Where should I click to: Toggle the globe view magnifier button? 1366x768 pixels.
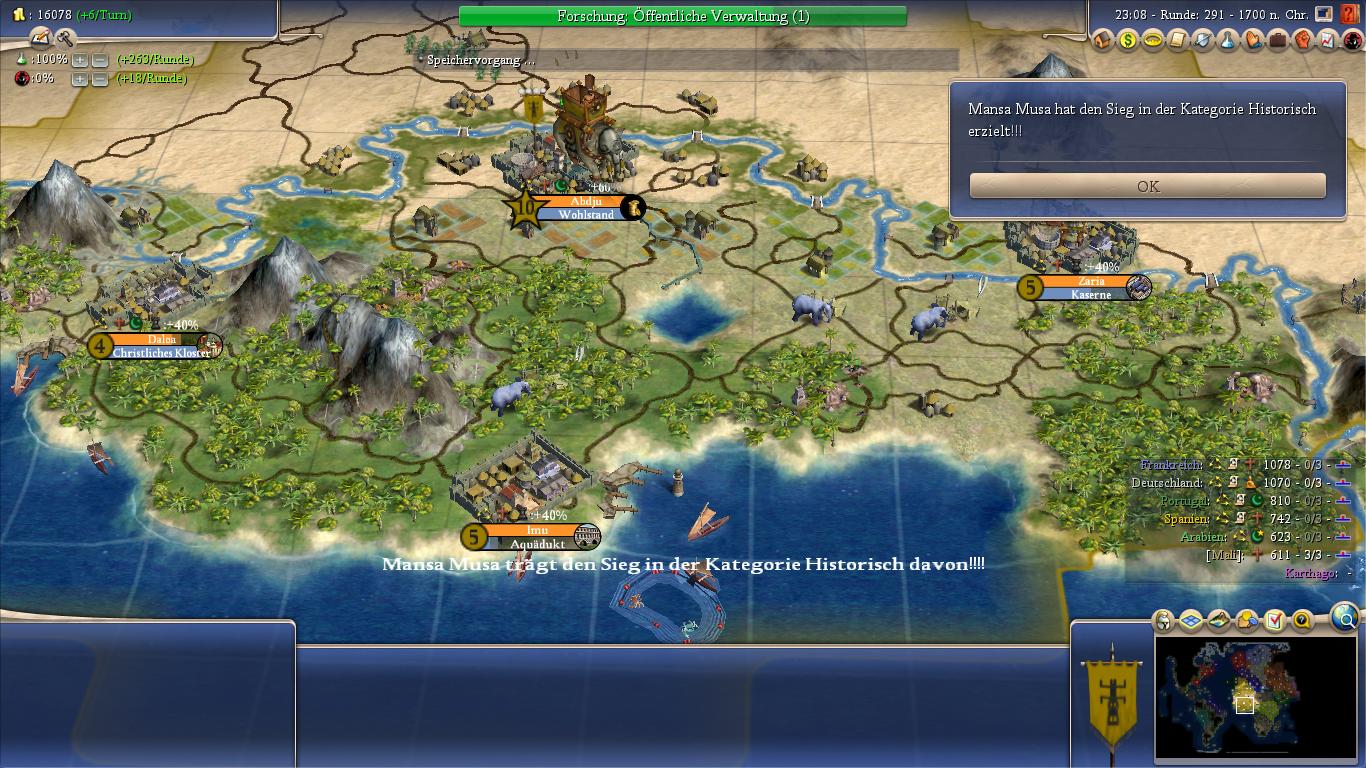(1345, 618)
